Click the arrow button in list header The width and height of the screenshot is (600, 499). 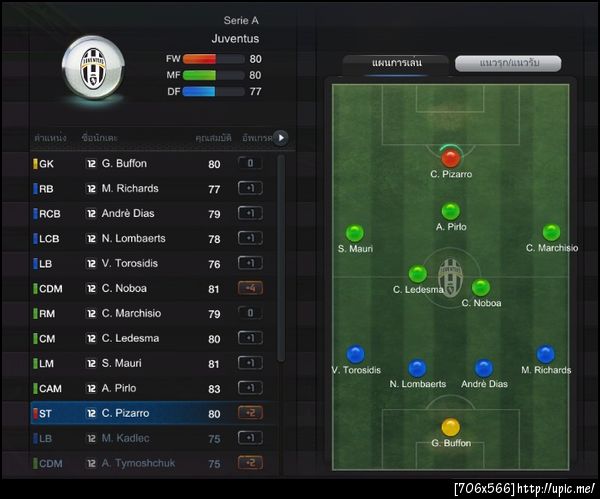(280, 137)
